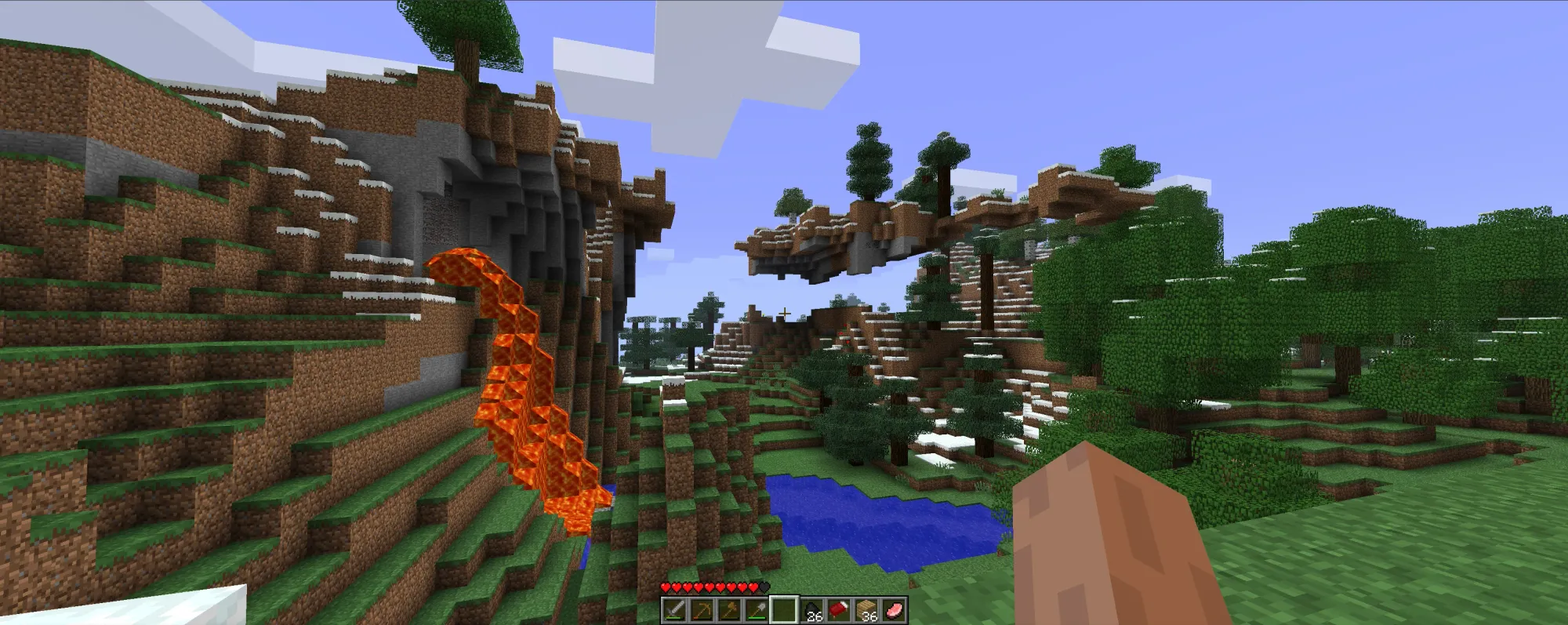
Task: Select the pickaxe in the second hotbar slot
Action: 701,610
